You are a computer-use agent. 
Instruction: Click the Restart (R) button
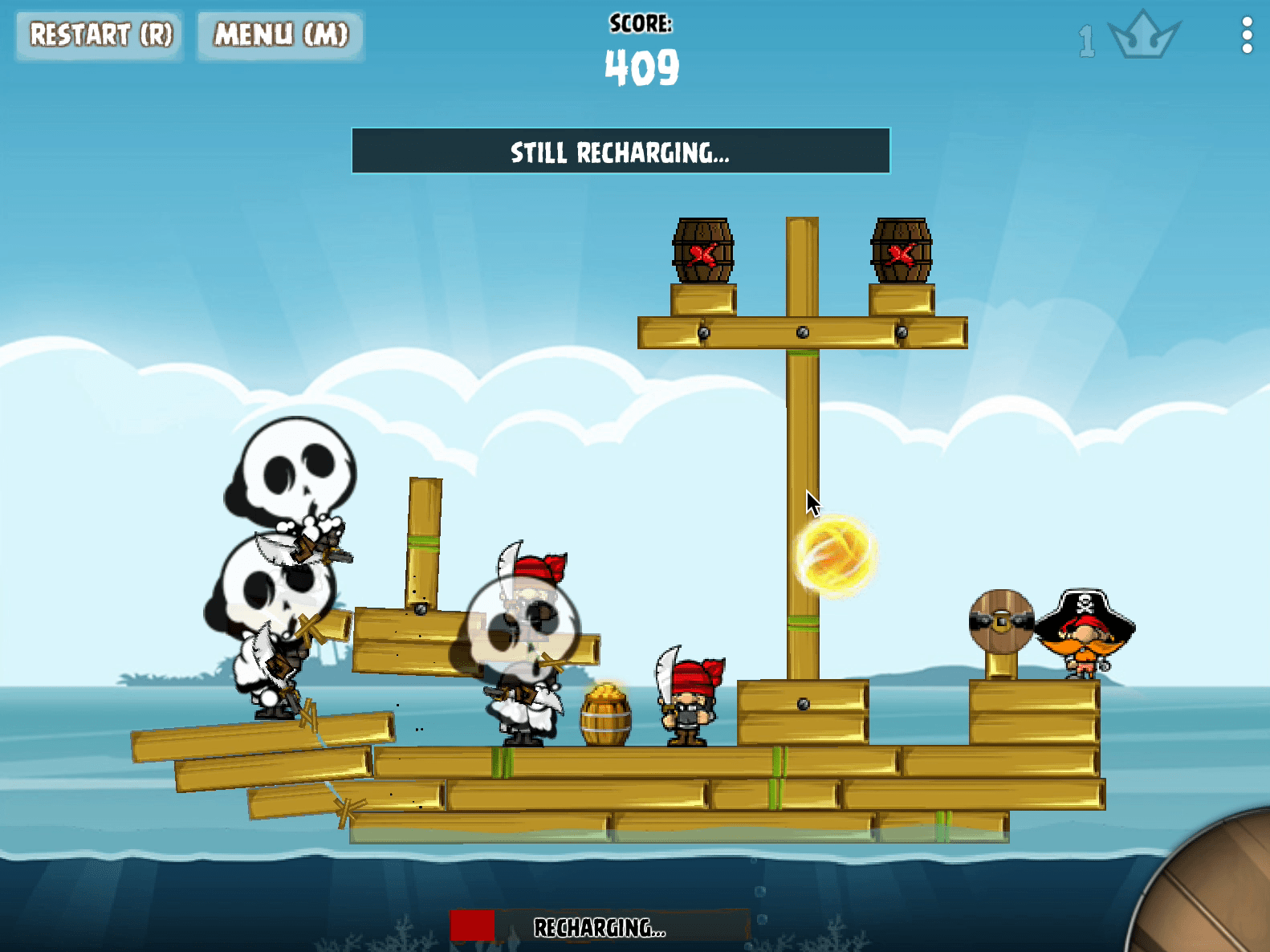(x=100, y=35)
